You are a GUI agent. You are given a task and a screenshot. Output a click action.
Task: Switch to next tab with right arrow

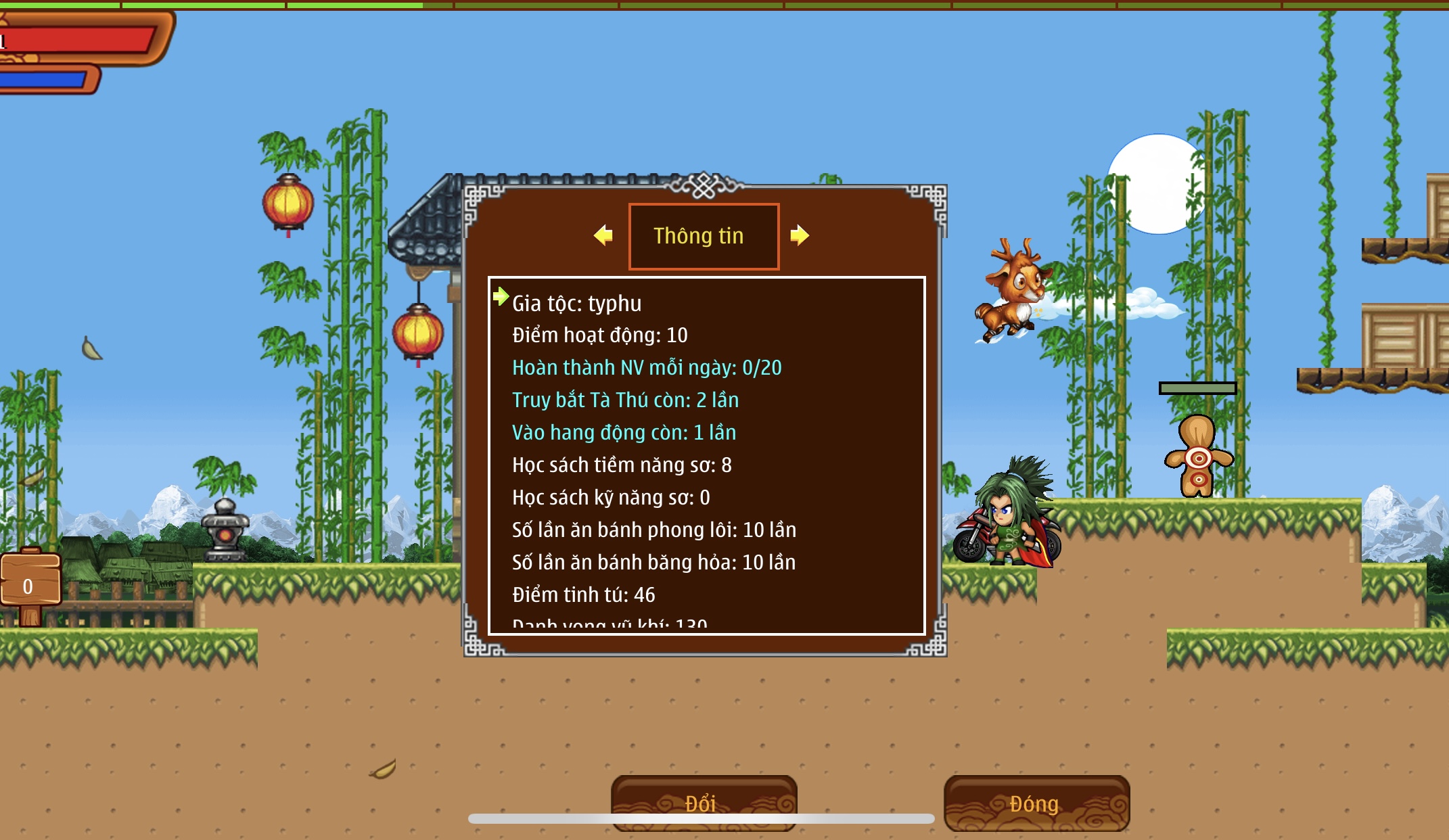click(800, 235)
